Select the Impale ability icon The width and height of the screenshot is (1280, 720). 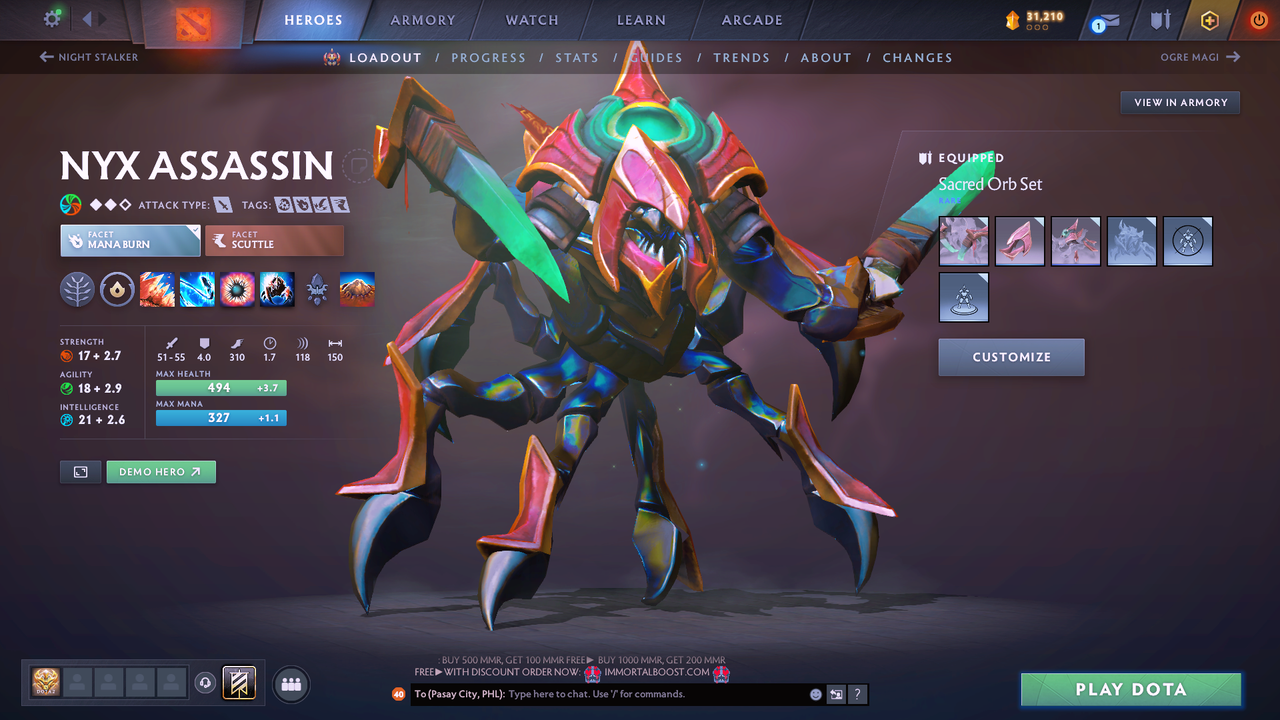[x=157, y=290]
